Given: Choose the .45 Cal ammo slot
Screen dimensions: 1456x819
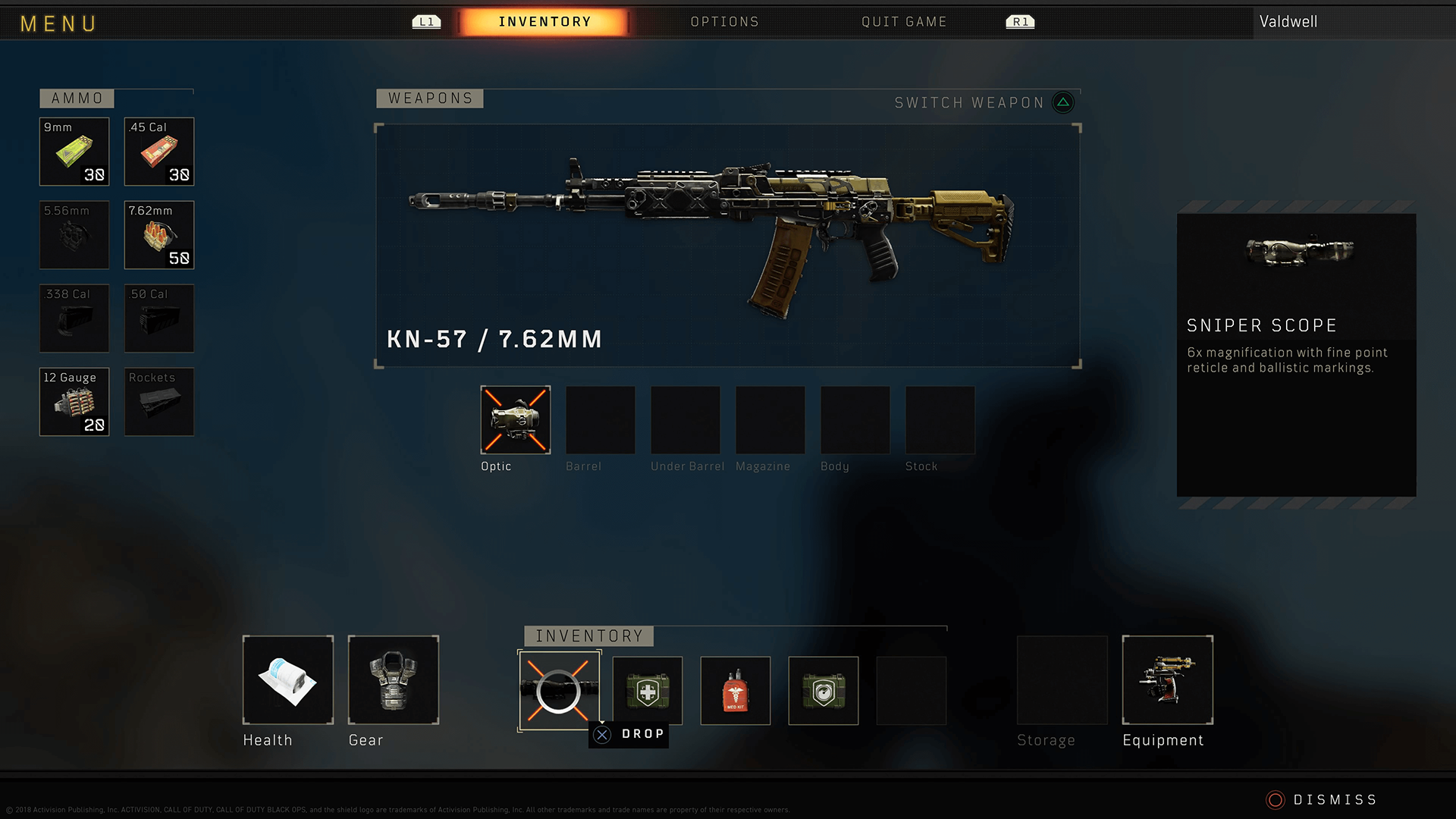Looking at the screenshot, I should pyautogui.click(x=159, y=152).
